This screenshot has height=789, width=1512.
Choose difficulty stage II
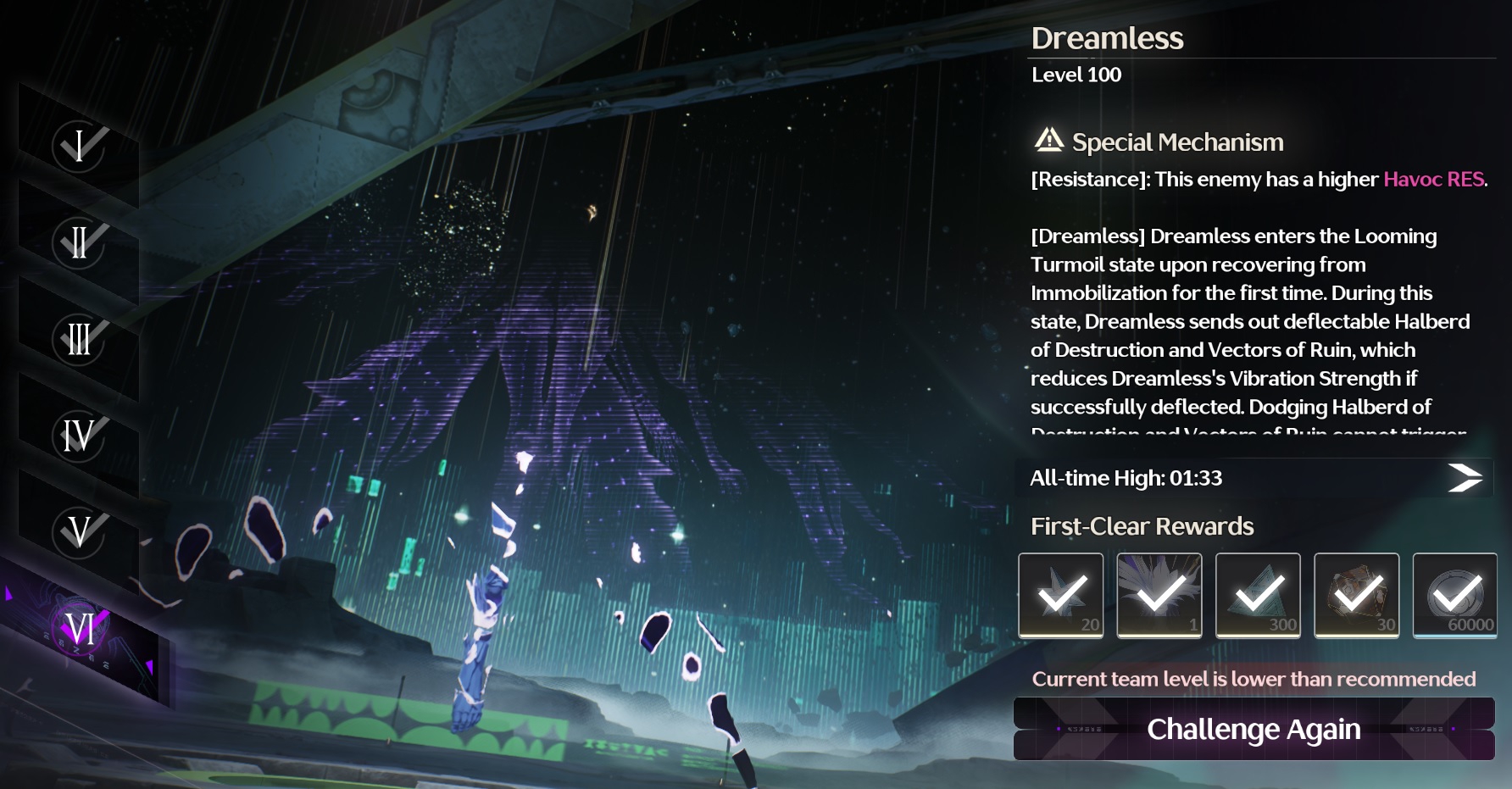(x=79, y=242)
